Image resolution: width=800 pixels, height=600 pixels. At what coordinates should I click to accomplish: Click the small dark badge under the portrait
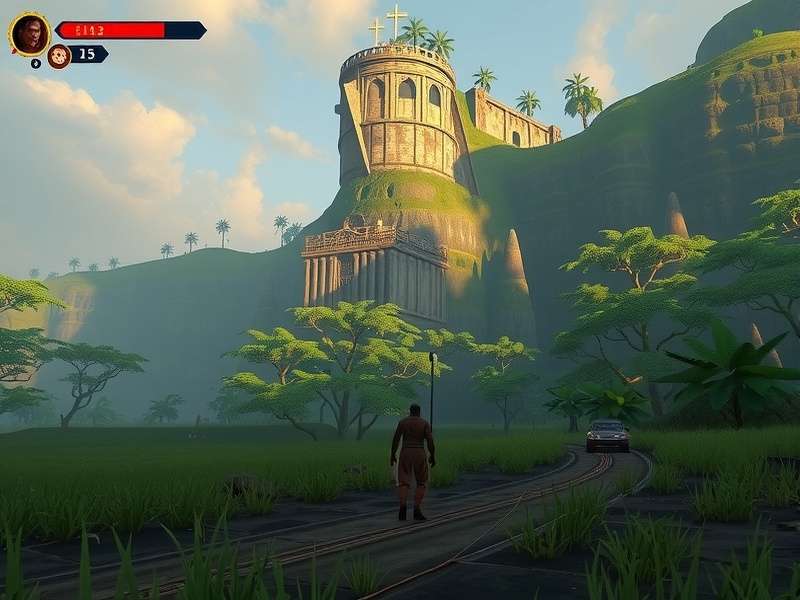[36, 63]
